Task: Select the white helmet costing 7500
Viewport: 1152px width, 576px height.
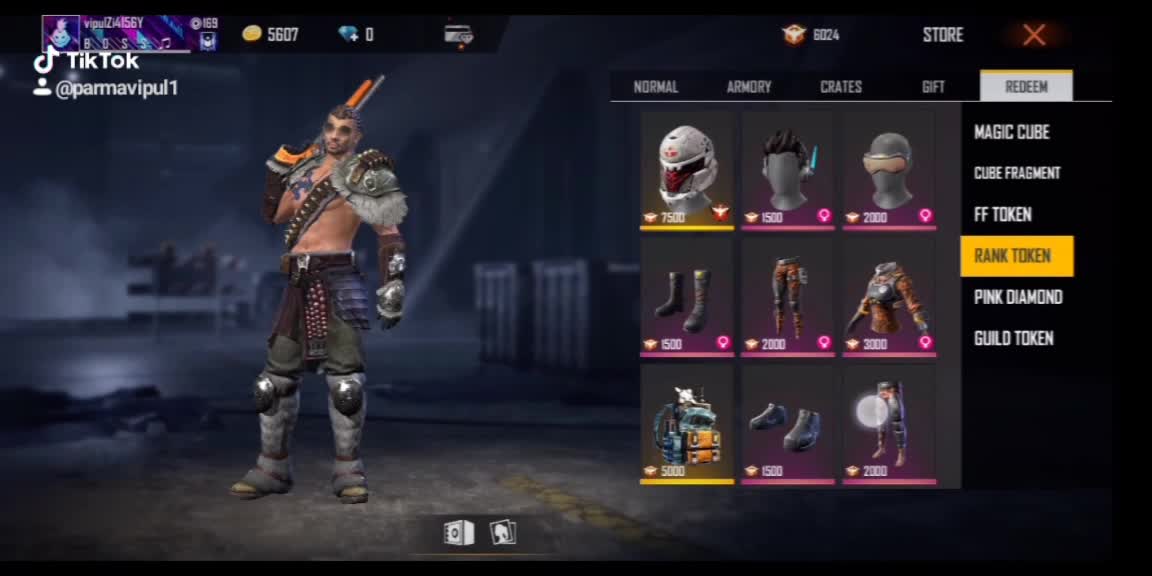Action: [687, 169]
